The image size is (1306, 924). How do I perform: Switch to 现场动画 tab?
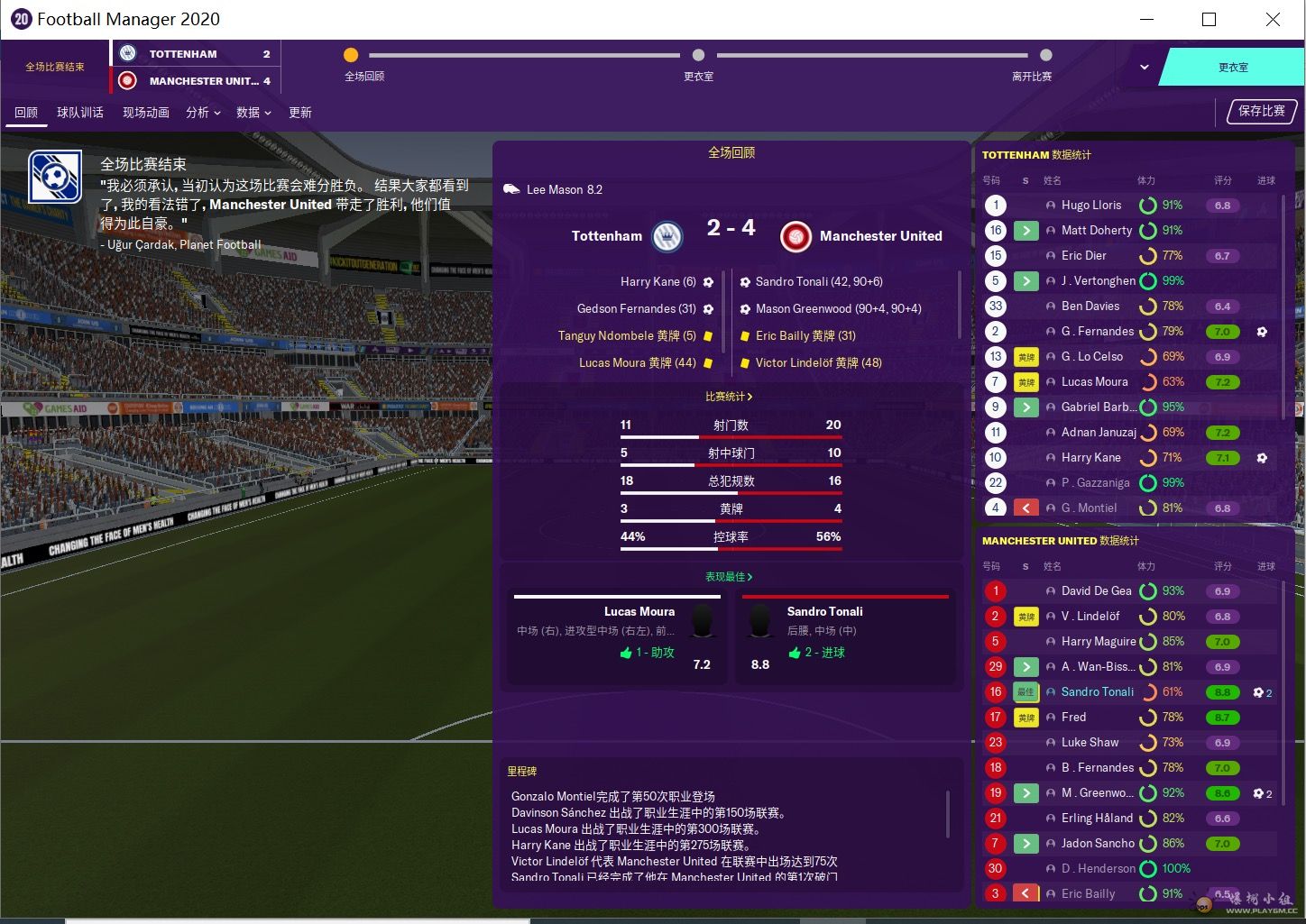pyautogui.click(x=146, y=113)
